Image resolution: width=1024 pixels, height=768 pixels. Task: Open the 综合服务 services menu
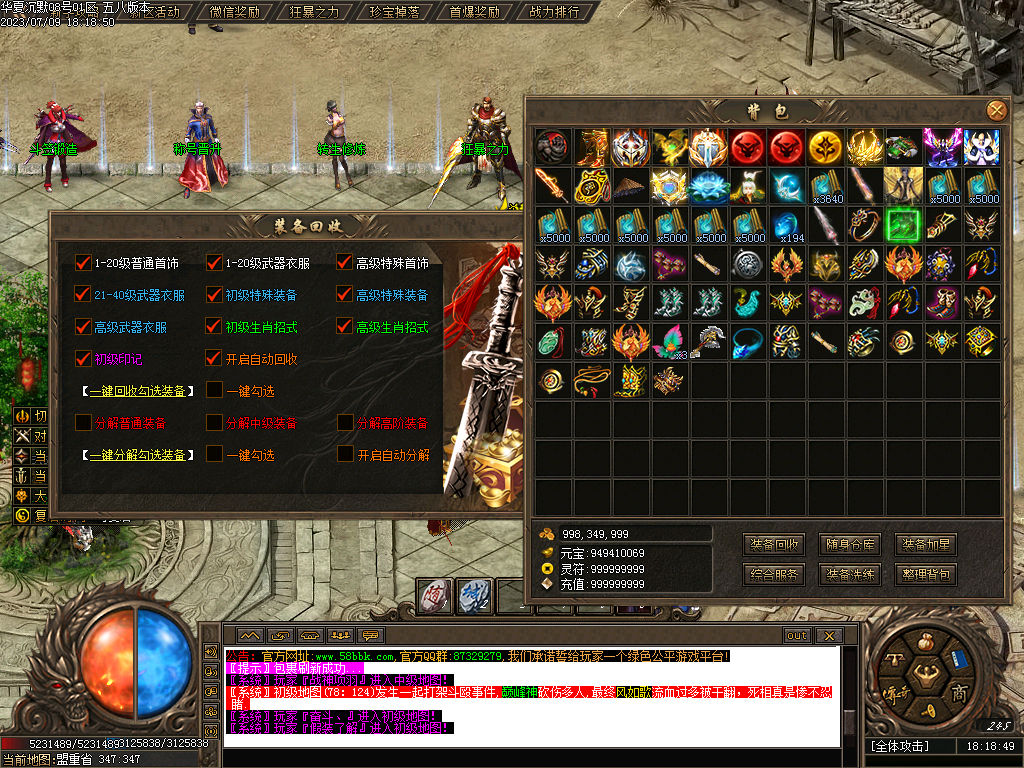(x=774, y=575)
